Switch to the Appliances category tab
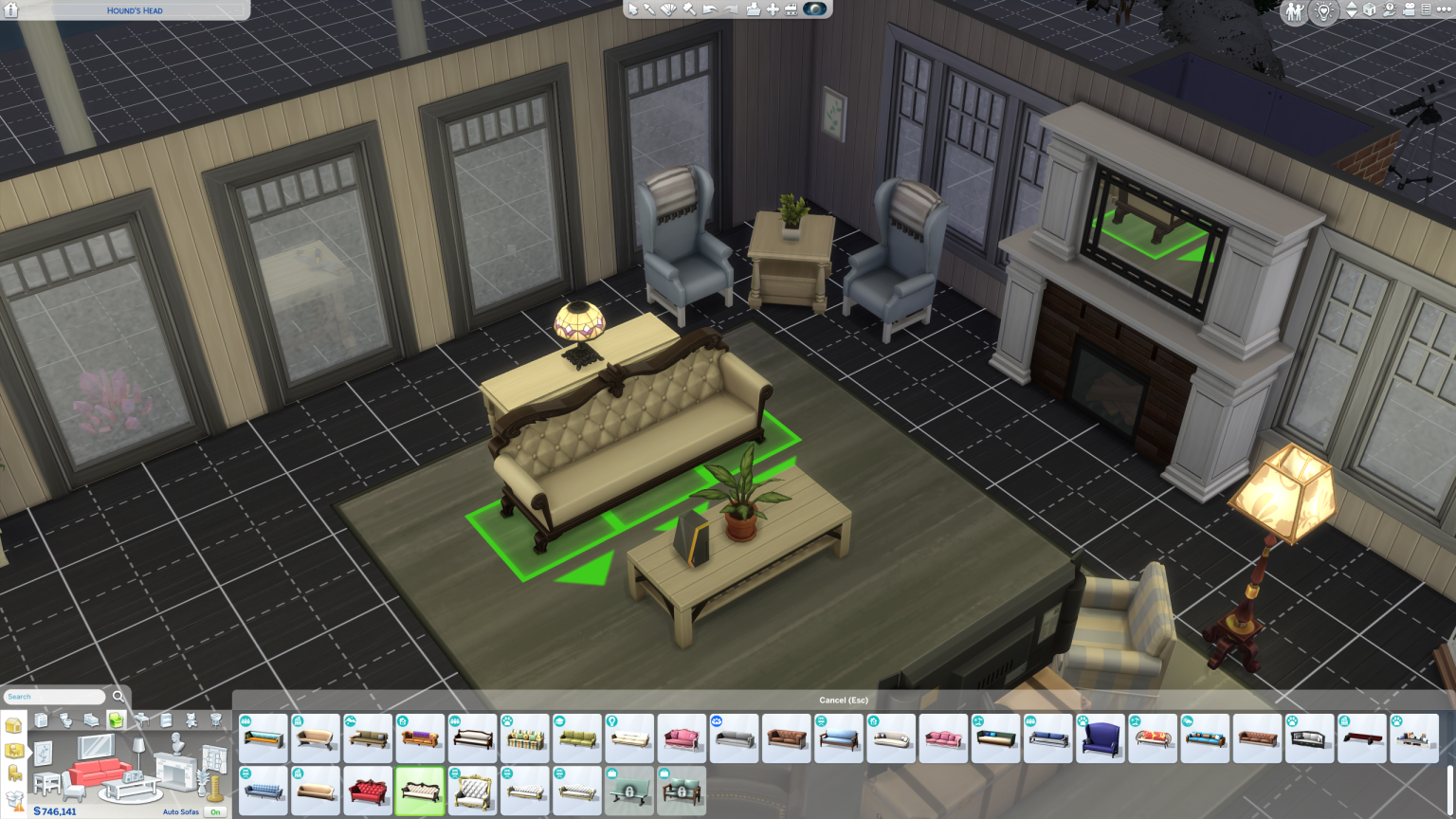This screenshot has height=819, width=1456. [x=41, y=719]
